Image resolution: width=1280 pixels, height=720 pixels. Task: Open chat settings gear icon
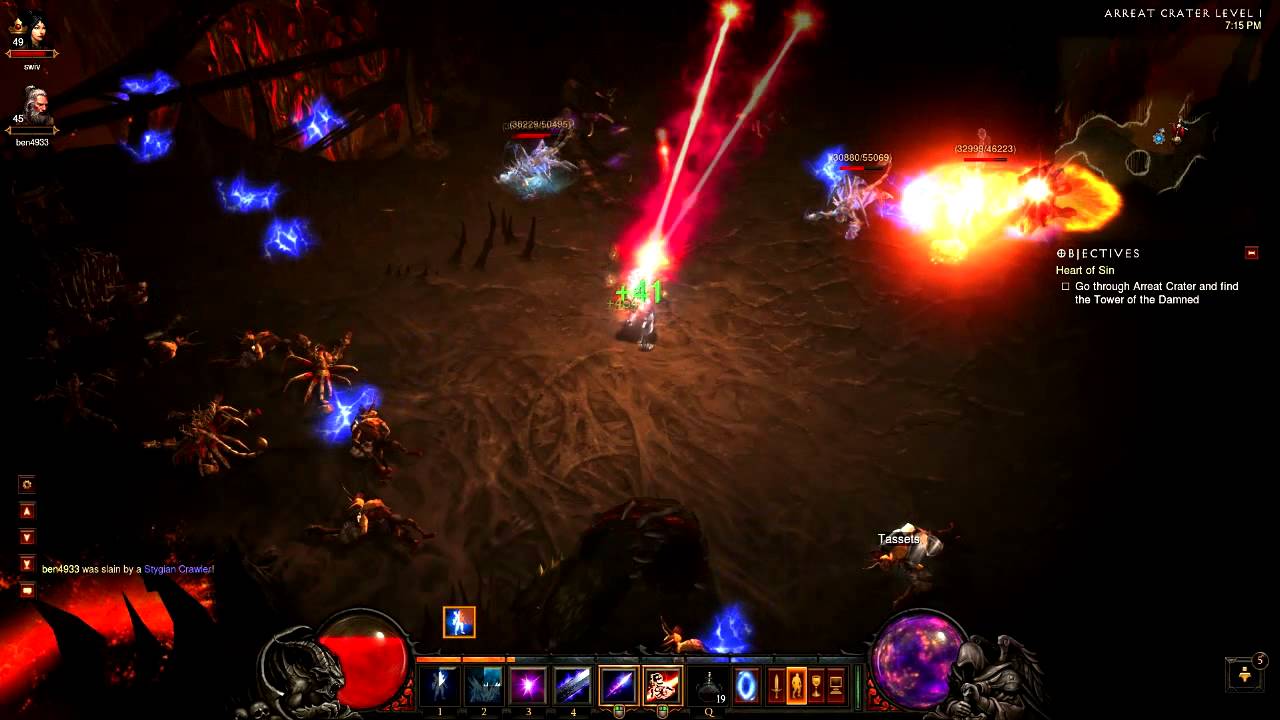27,485
